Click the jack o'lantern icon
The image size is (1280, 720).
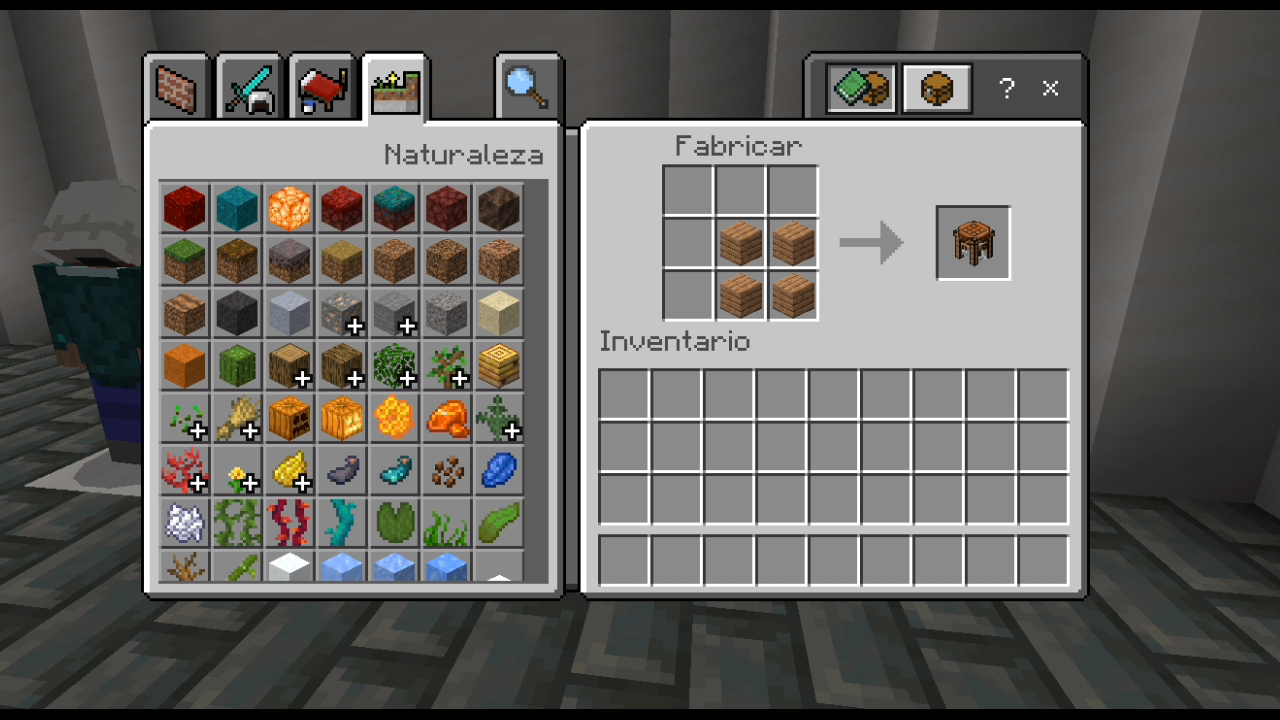tap(341, 419)
